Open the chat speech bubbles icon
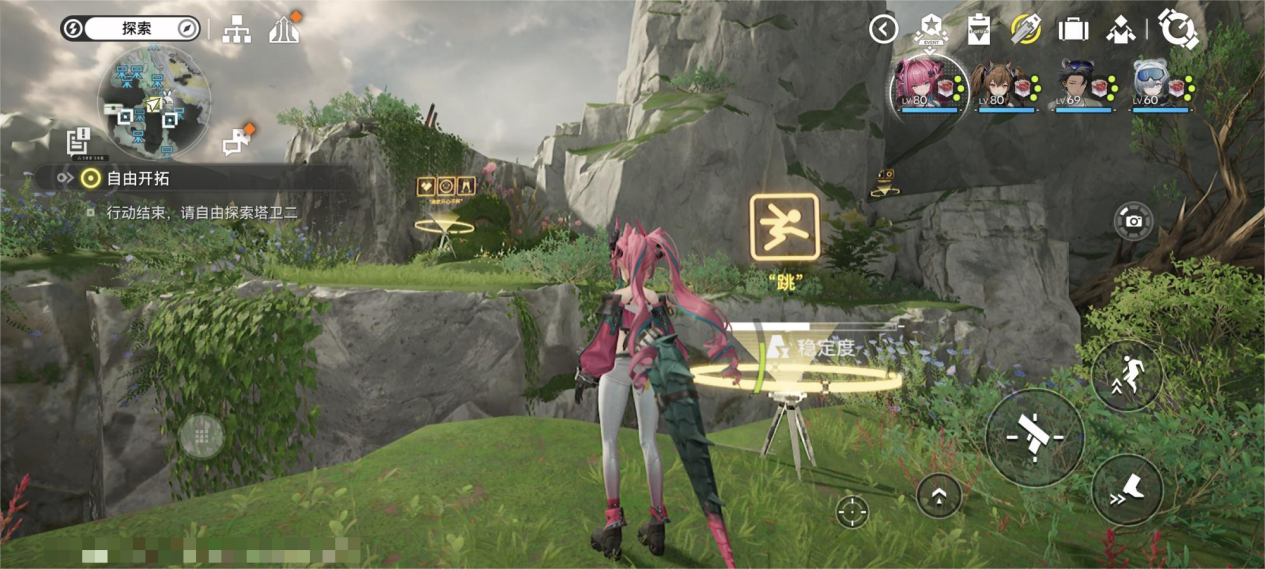Viewport: 1265px width, 569px height. click(235, 143)
